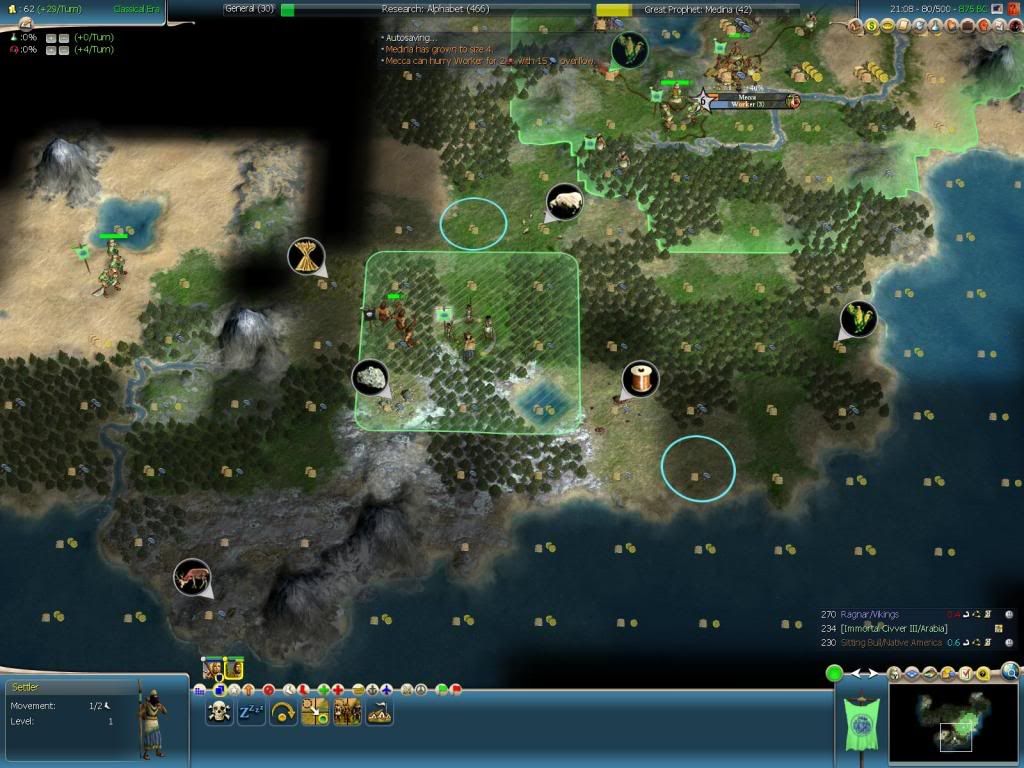Open the Civilopedia question mark button
Image resolution: width=1024 pixels, height=768 pixels.
click(1014, 8)
